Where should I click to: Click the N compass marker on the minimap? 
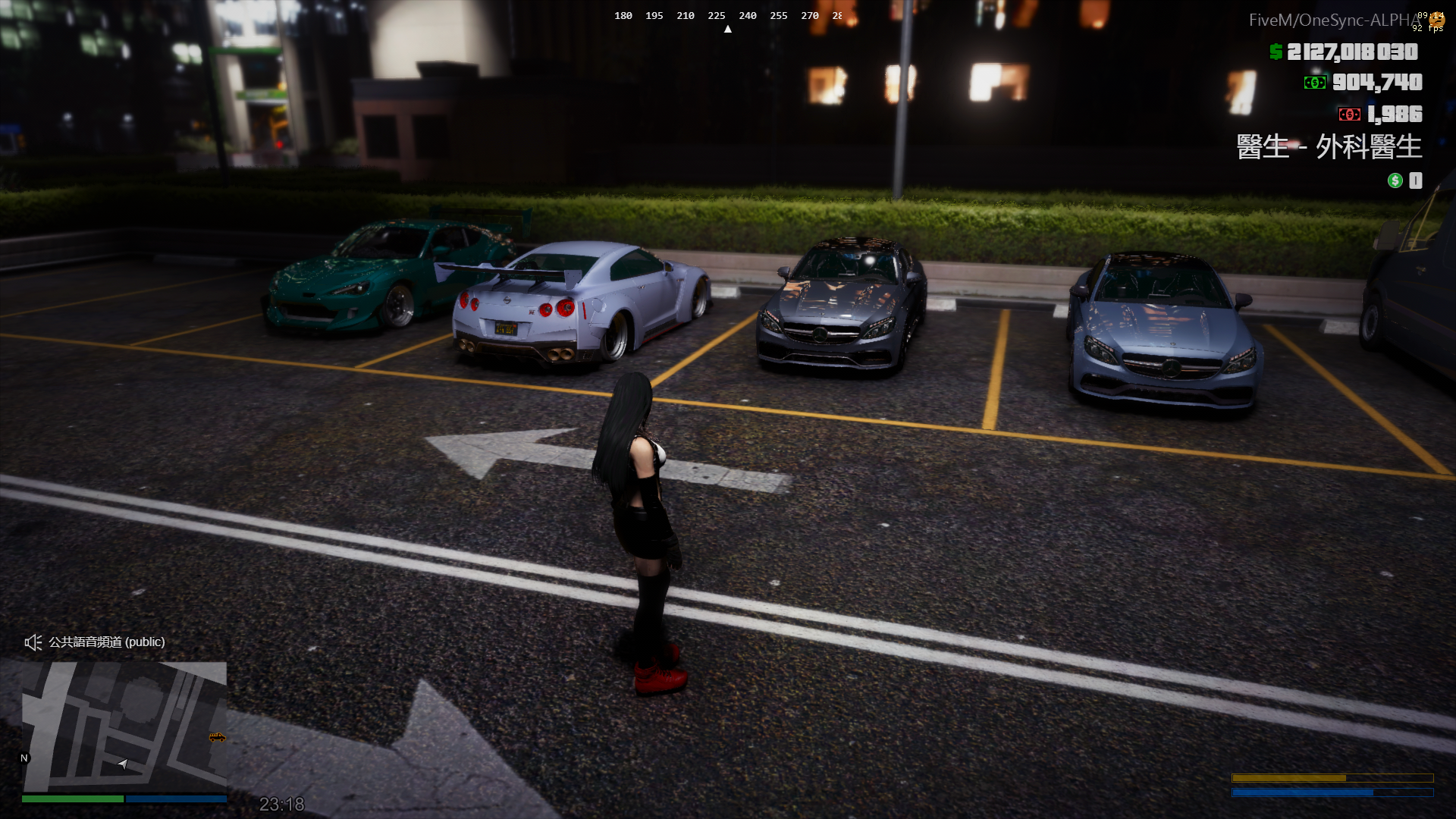tap(23, 758)
